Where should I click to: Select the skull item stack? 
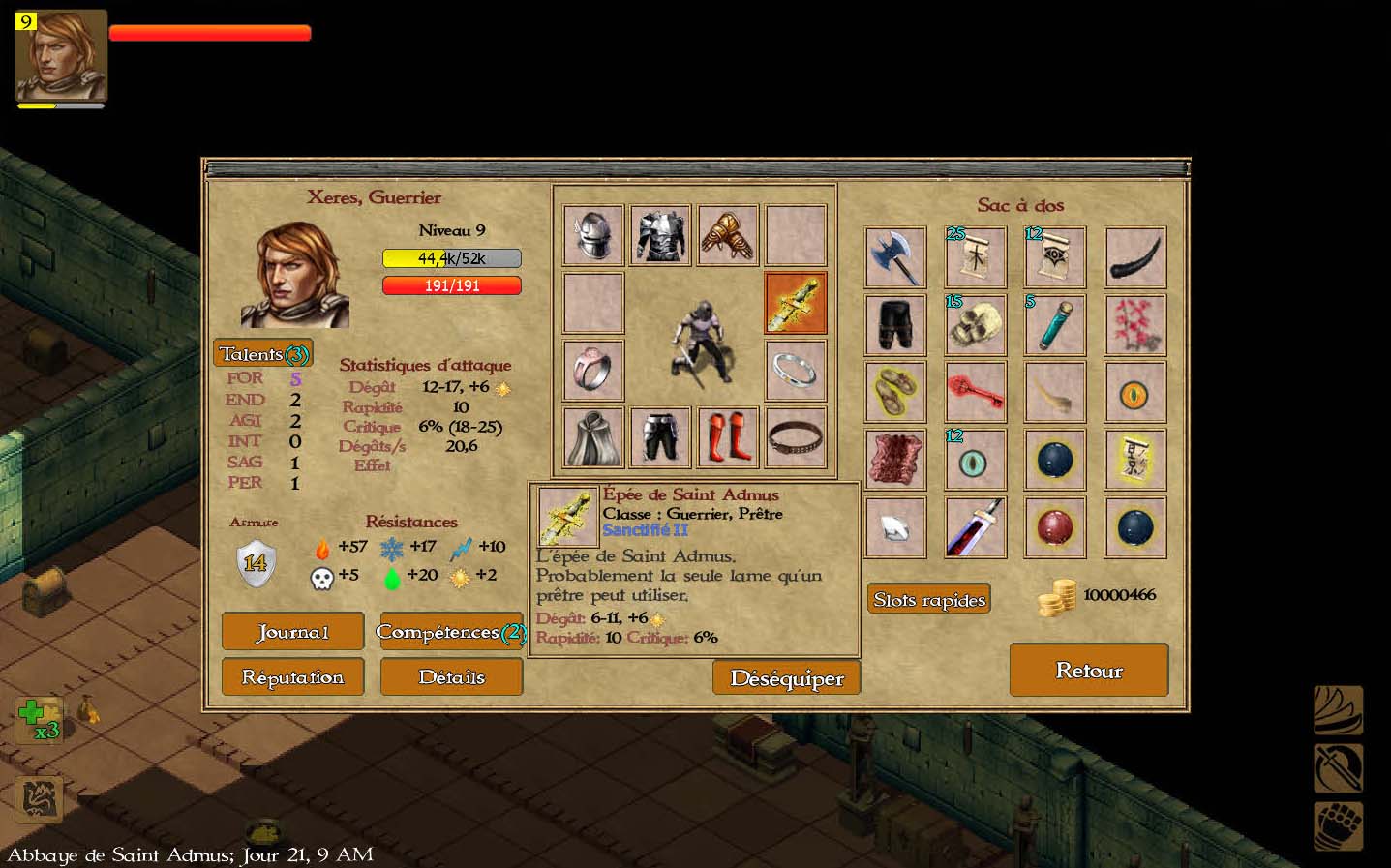point(975,325)
